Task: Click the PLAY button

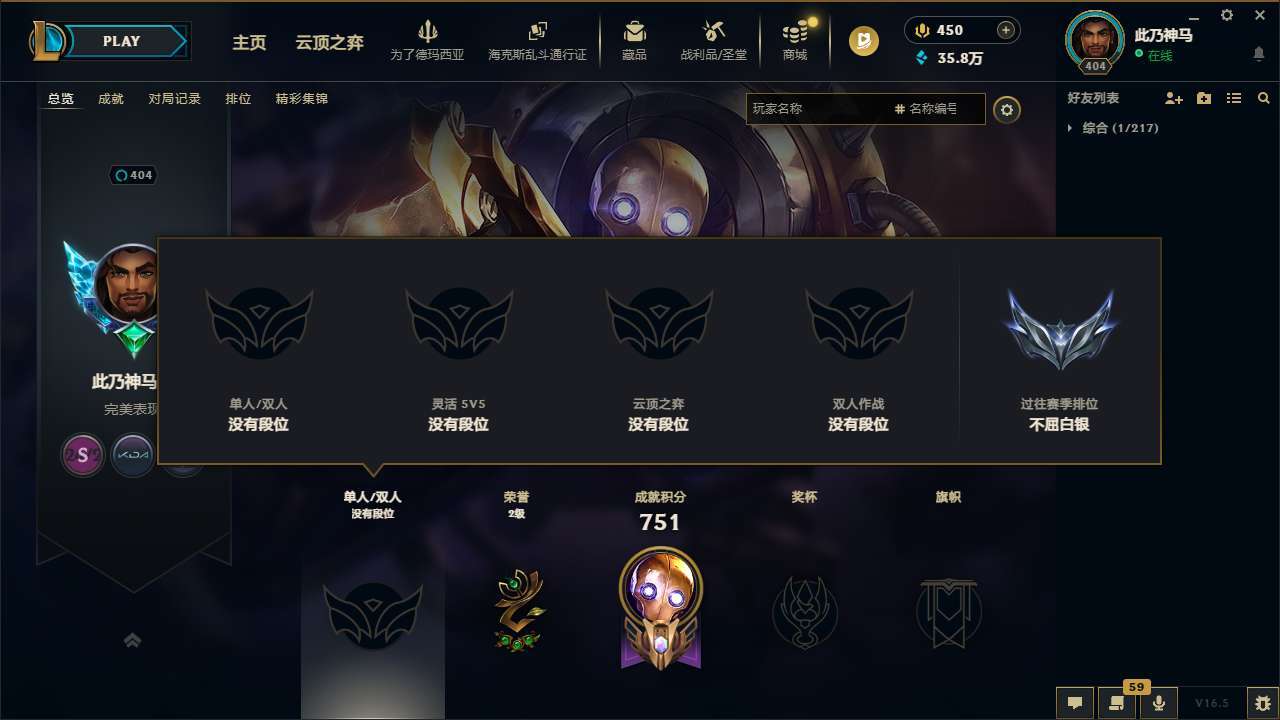Action: click(122, 41)
